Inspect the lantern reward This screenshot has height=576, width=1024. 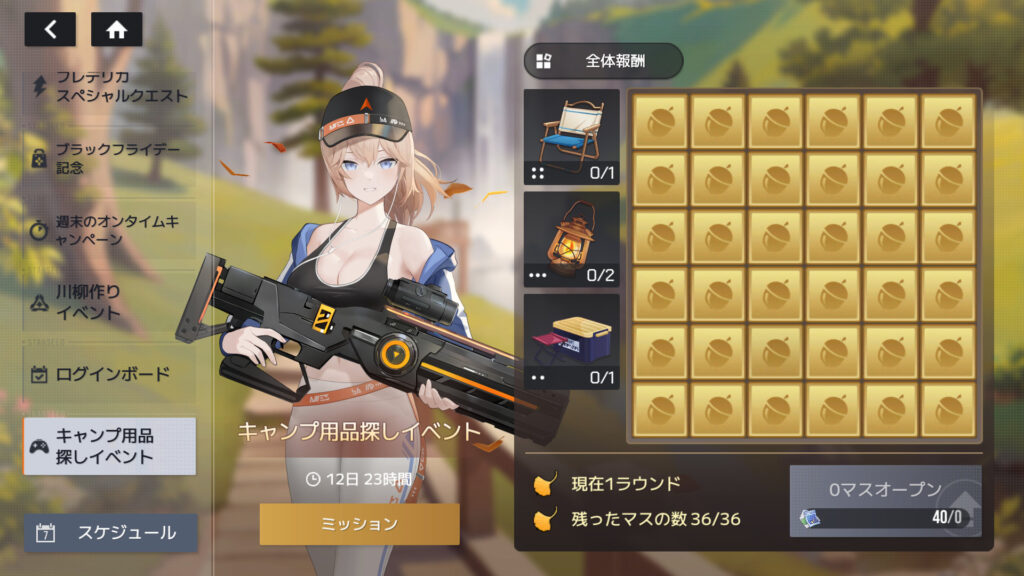tap(572, 239)
